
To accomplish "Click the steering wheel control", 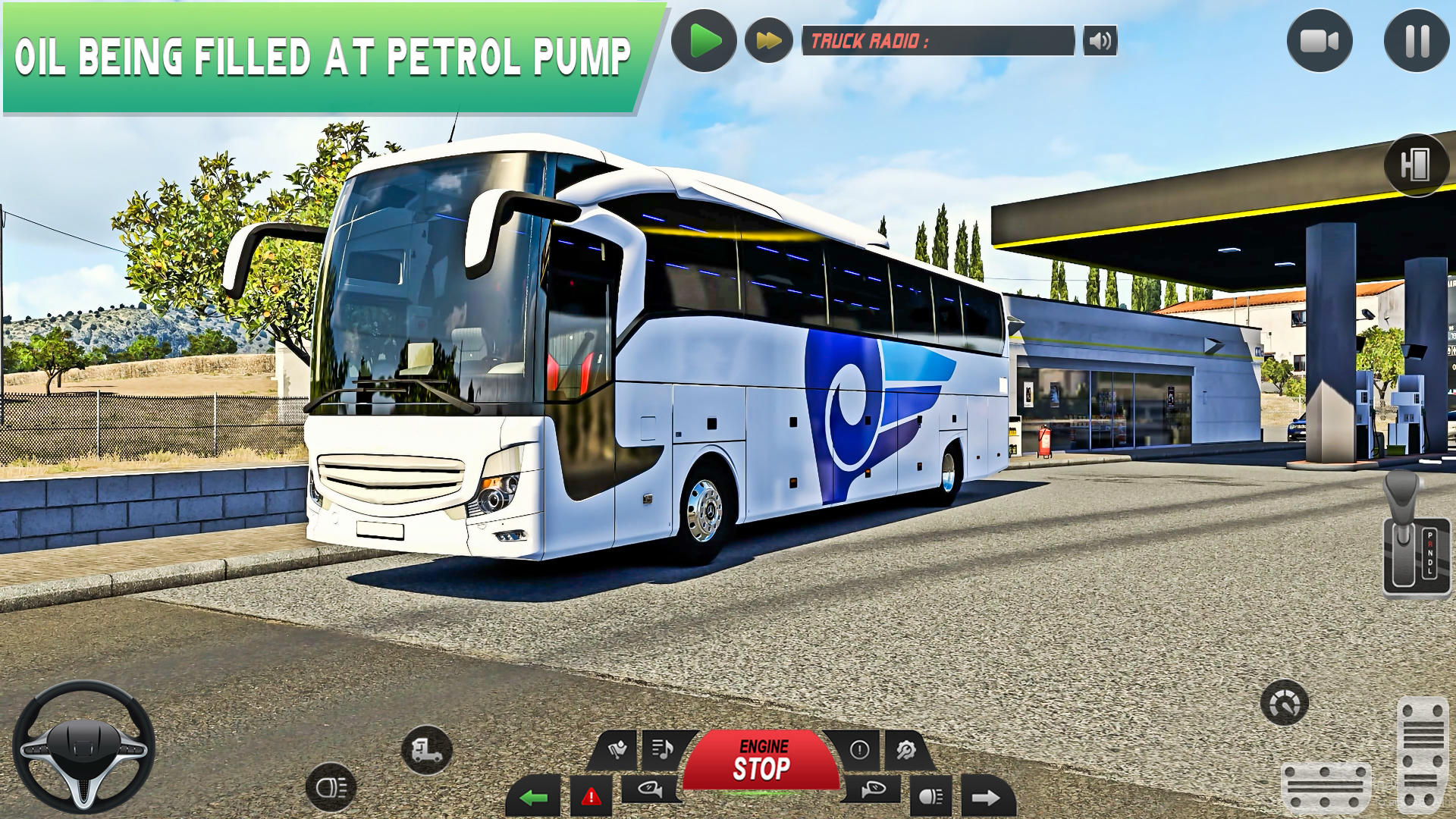I will 84,747.
